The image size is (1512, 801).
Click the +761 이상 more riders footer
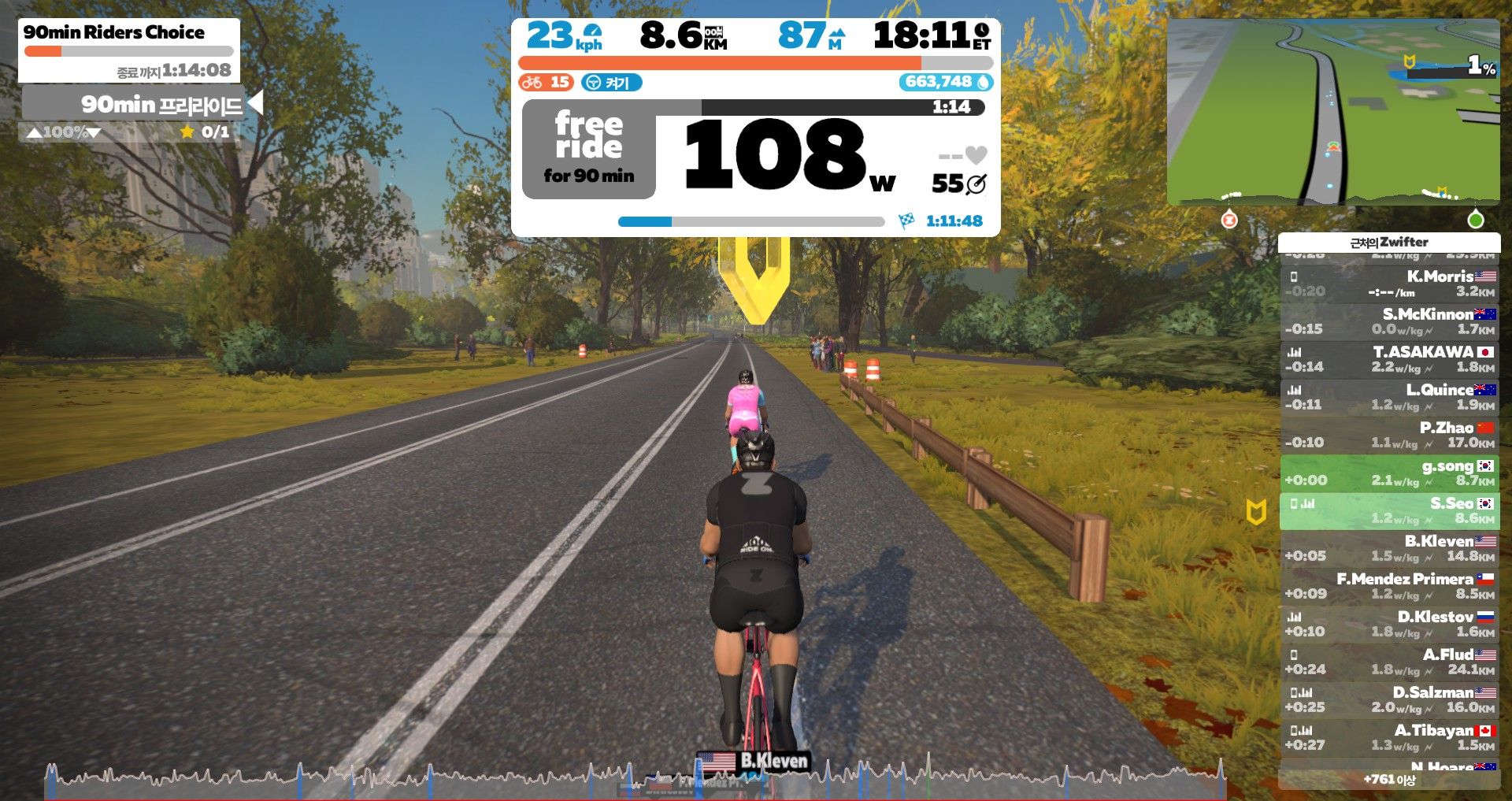(1389, 780)
